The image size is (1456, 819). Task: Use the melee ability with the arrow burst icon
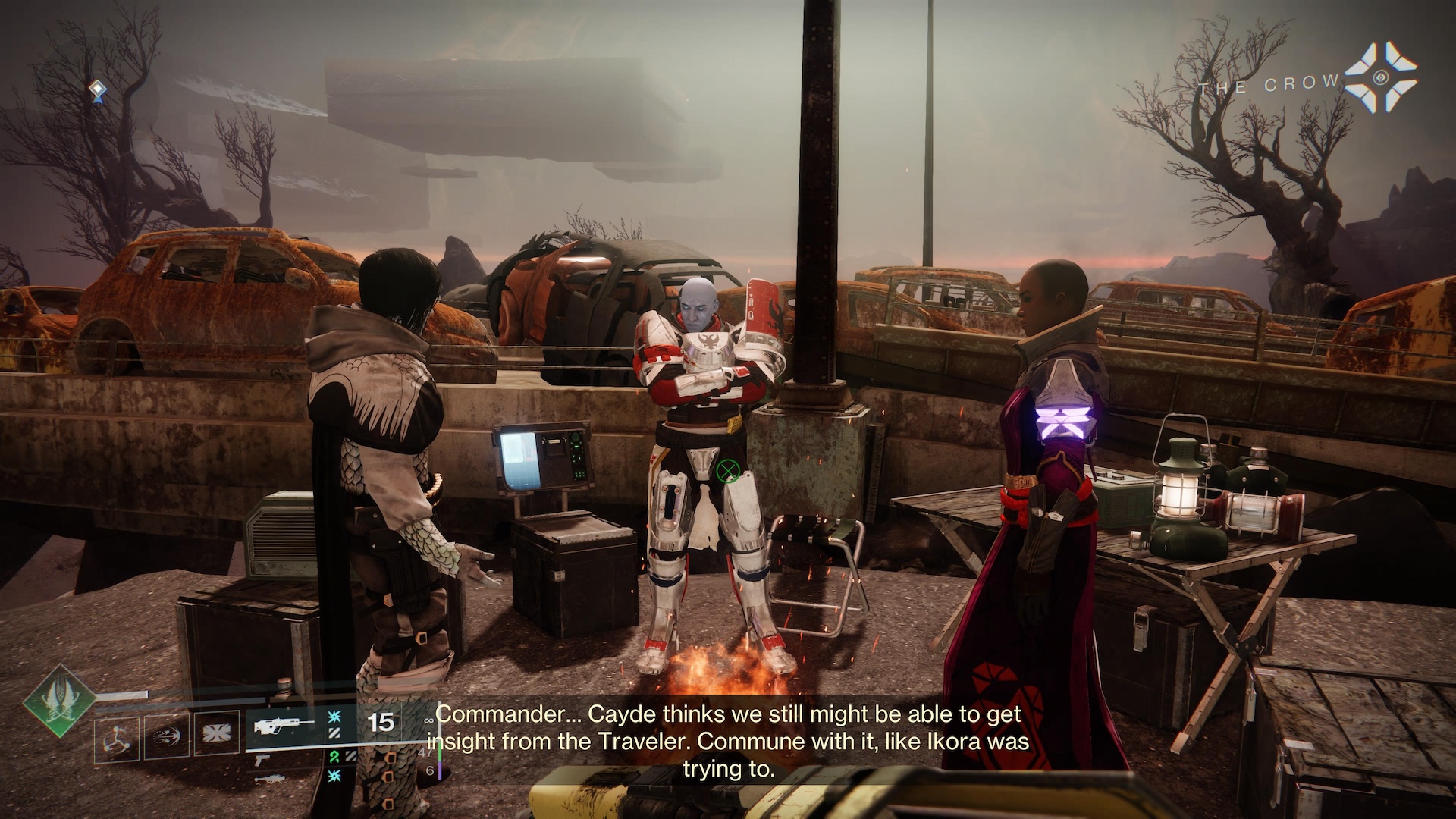click(x=167, y=735)
